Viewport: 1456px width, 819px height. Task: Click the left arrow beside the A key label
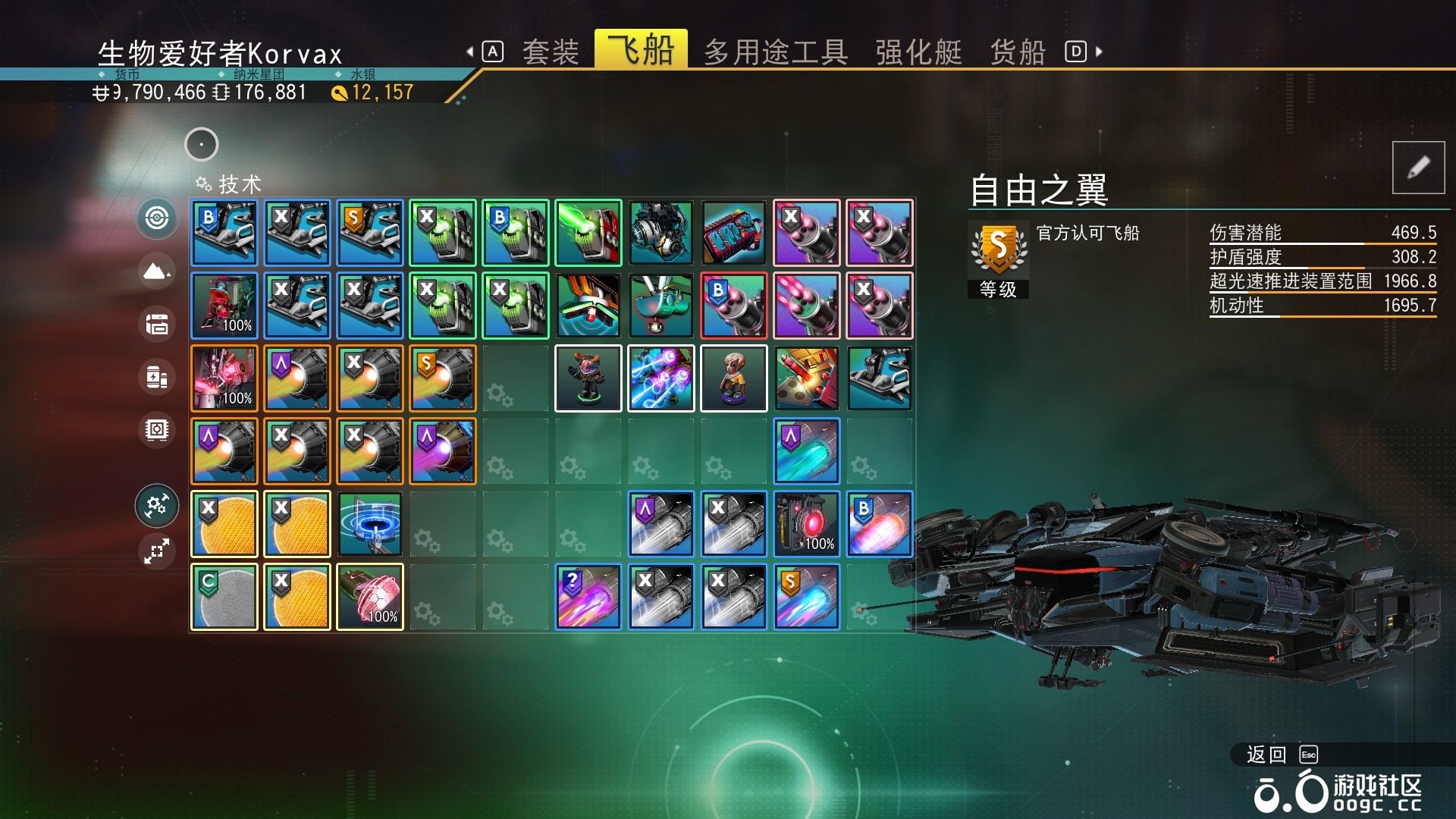point(470,50)
